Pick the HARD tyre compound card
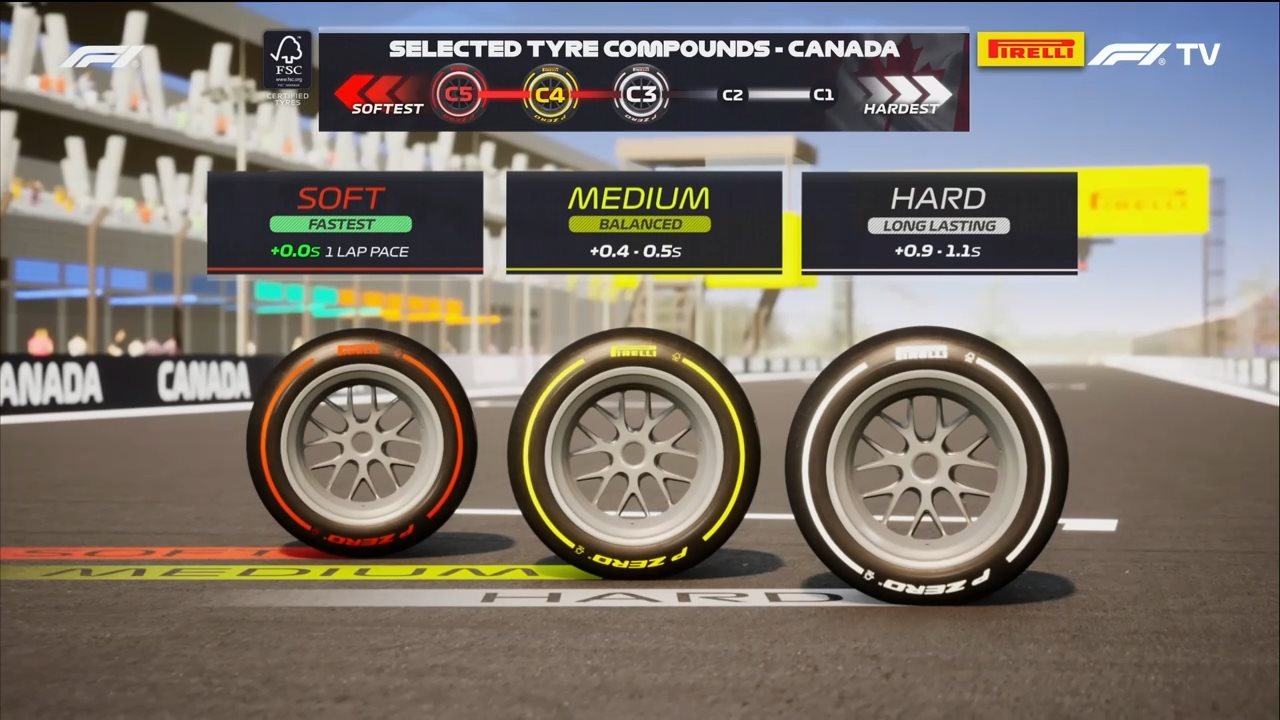Viewport: 1280px width, 720px height. pos(939,222)
